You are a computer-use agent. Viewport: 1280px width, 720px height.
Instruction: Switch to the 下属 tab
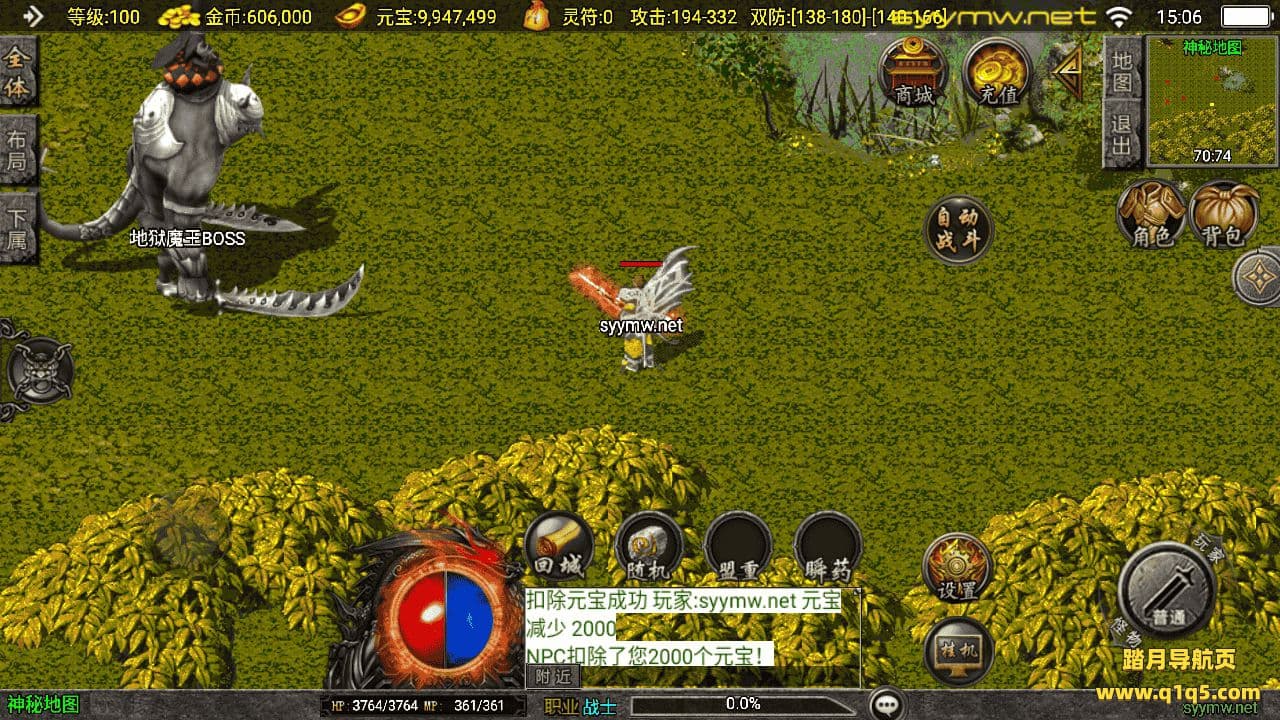(17, 228)
